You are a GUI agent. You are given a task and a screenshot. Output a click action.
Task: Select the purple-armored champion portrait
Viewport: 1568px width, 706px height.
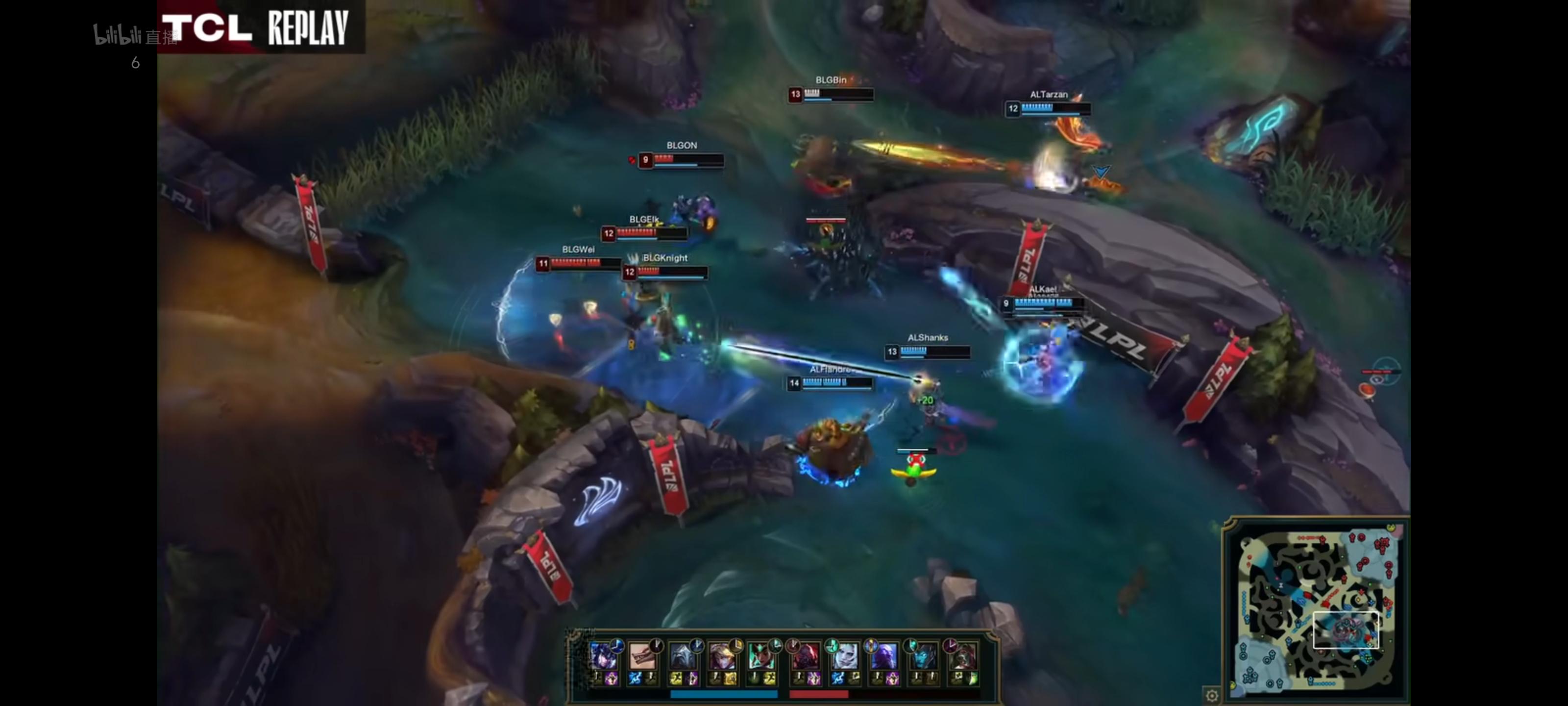(603, 656)
